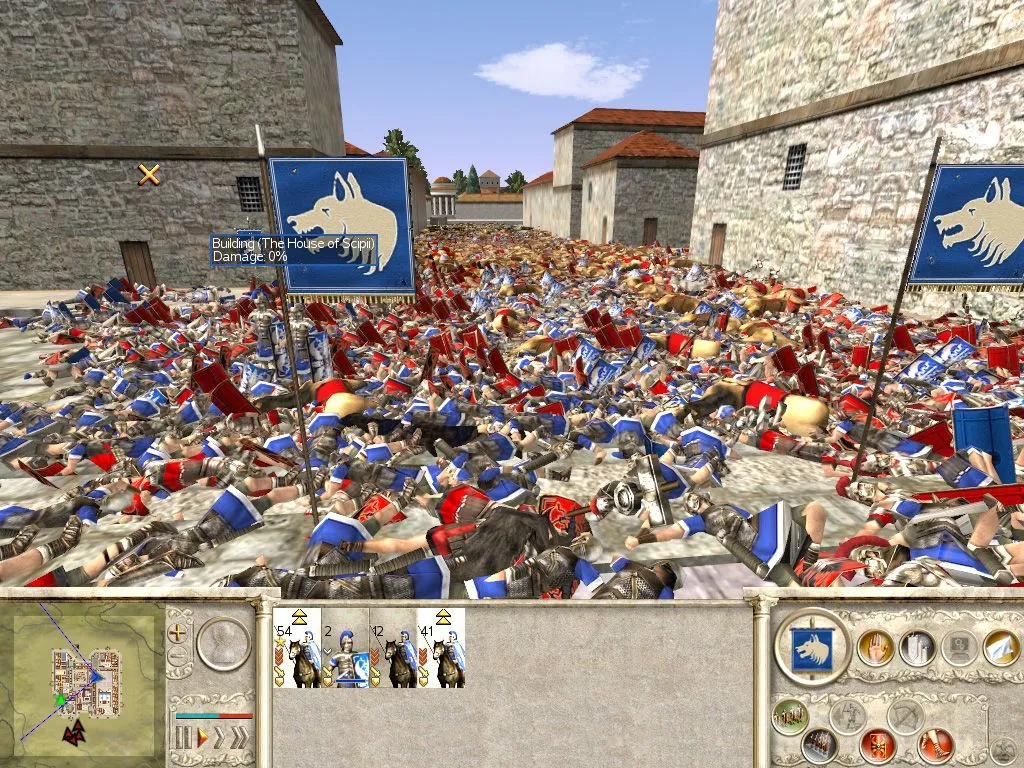Pause the battle
This screenshot has width=1024, height=768.
pyautogui.click(x=182, y=739)
